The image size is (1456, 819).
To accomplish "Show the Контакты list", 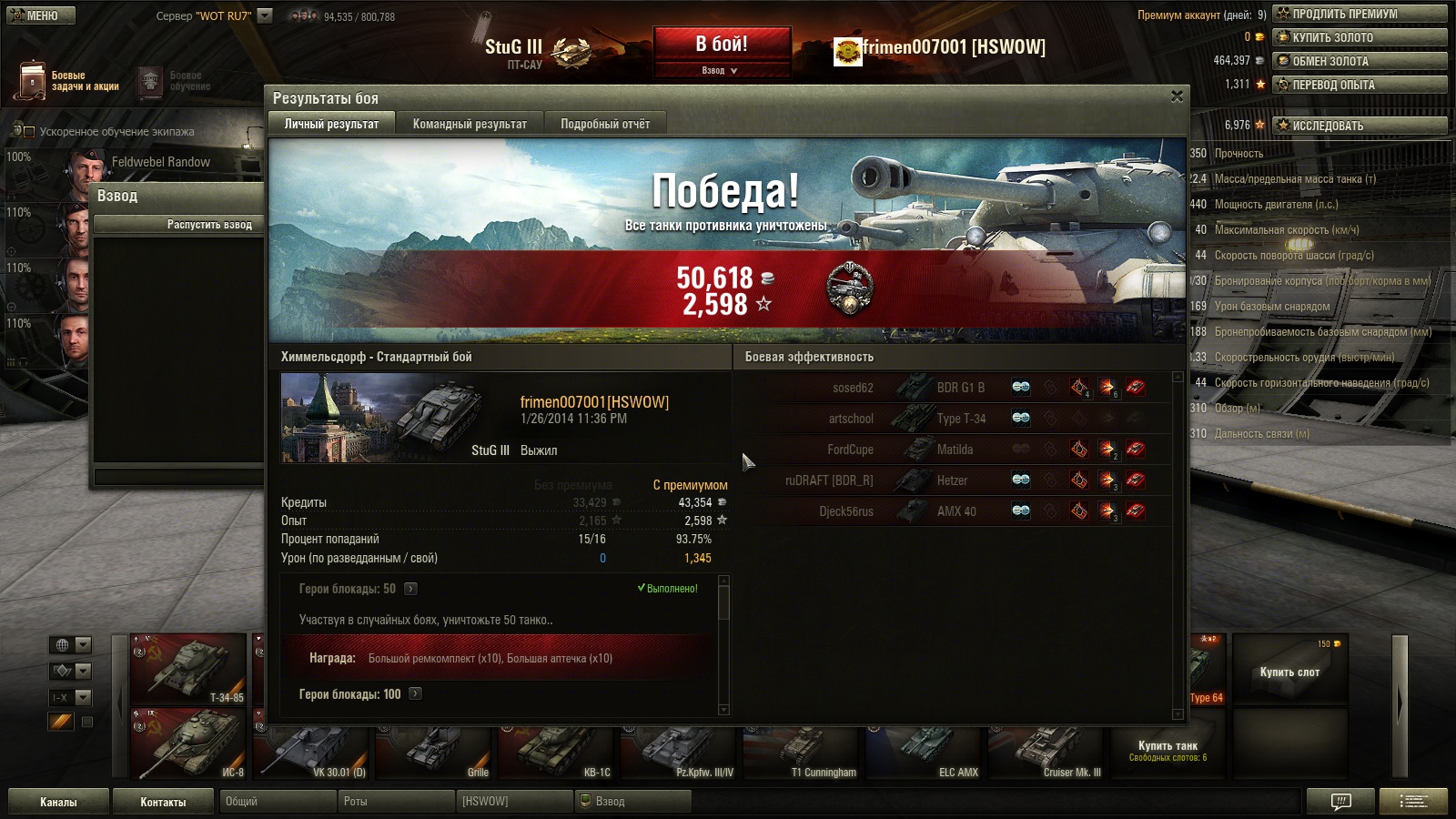I will [163, 802].
